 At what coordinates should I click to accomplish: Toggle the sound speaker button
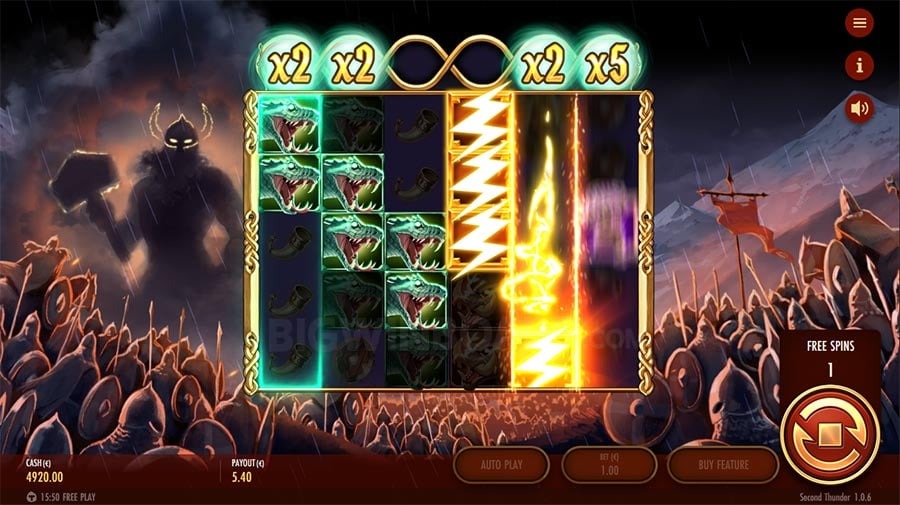click(x=859, y=107)
